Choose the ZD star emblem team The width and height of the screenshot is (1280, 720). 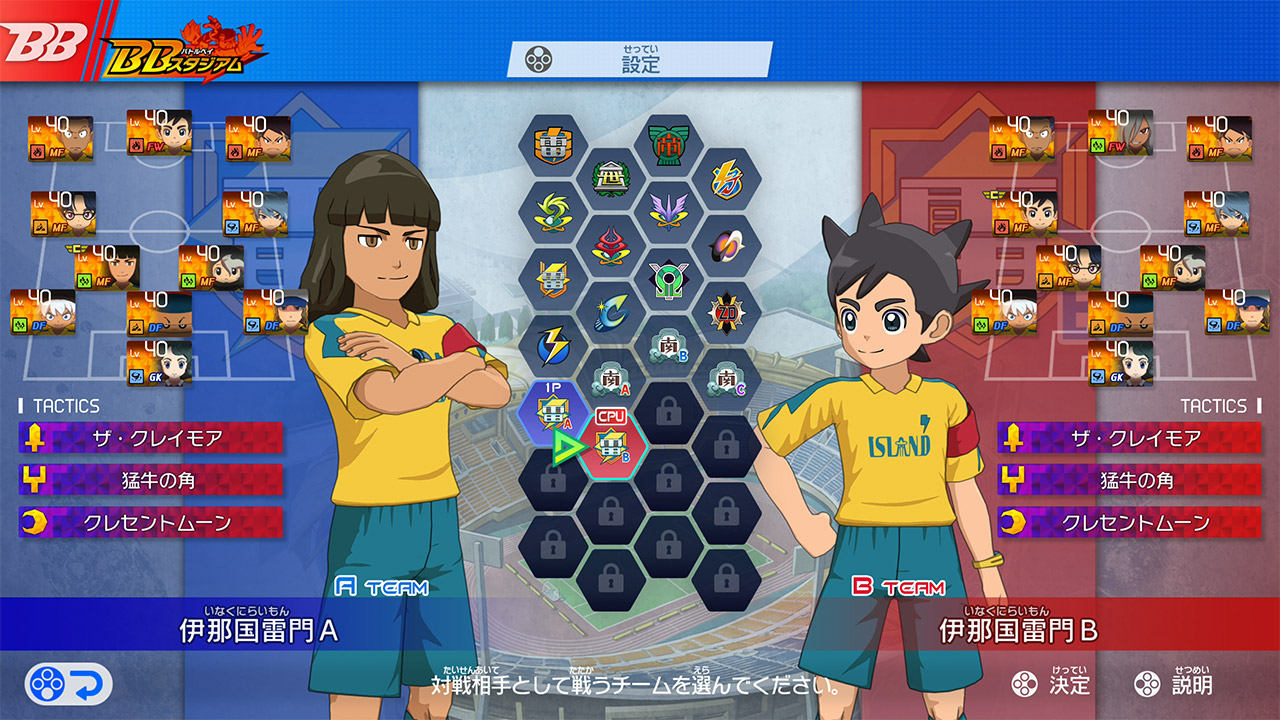pos(726,312)
